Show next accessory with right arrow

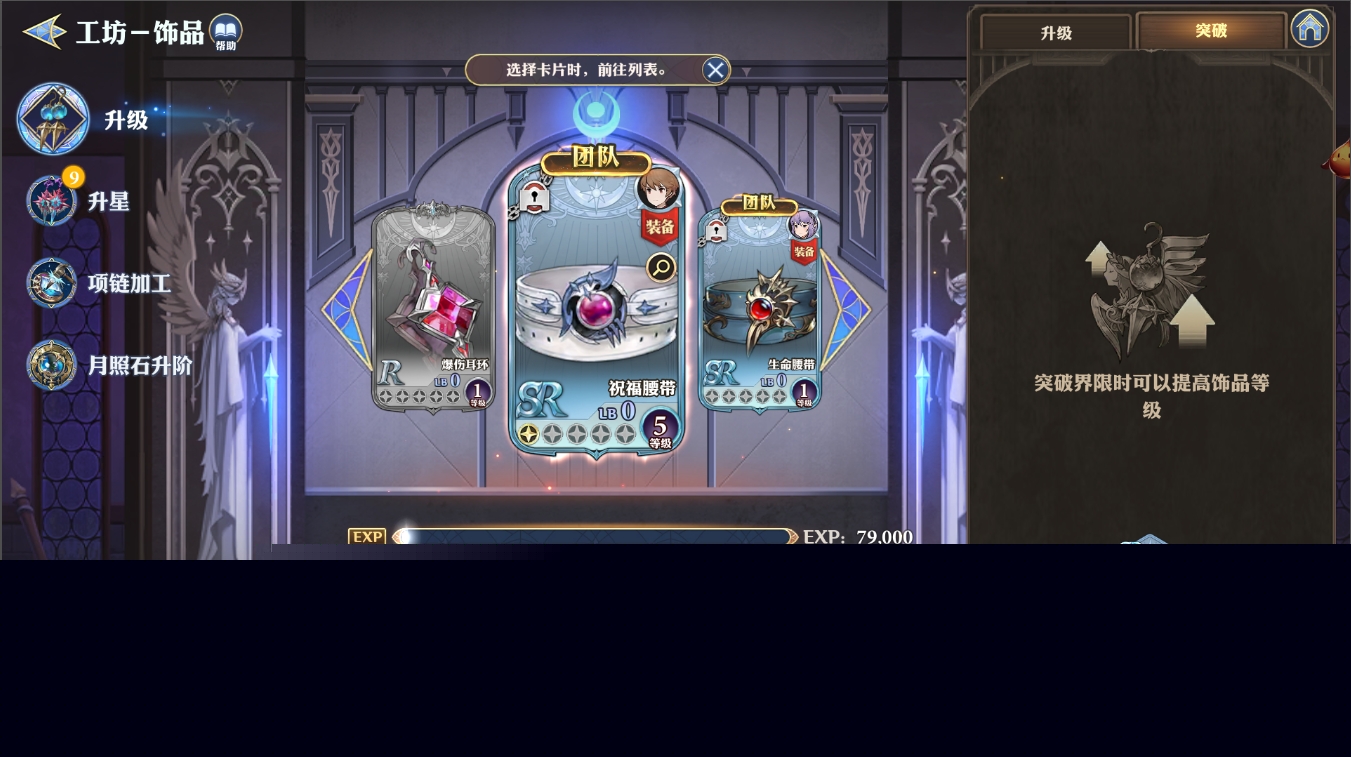pyautogui.click(x=846, y=310)
